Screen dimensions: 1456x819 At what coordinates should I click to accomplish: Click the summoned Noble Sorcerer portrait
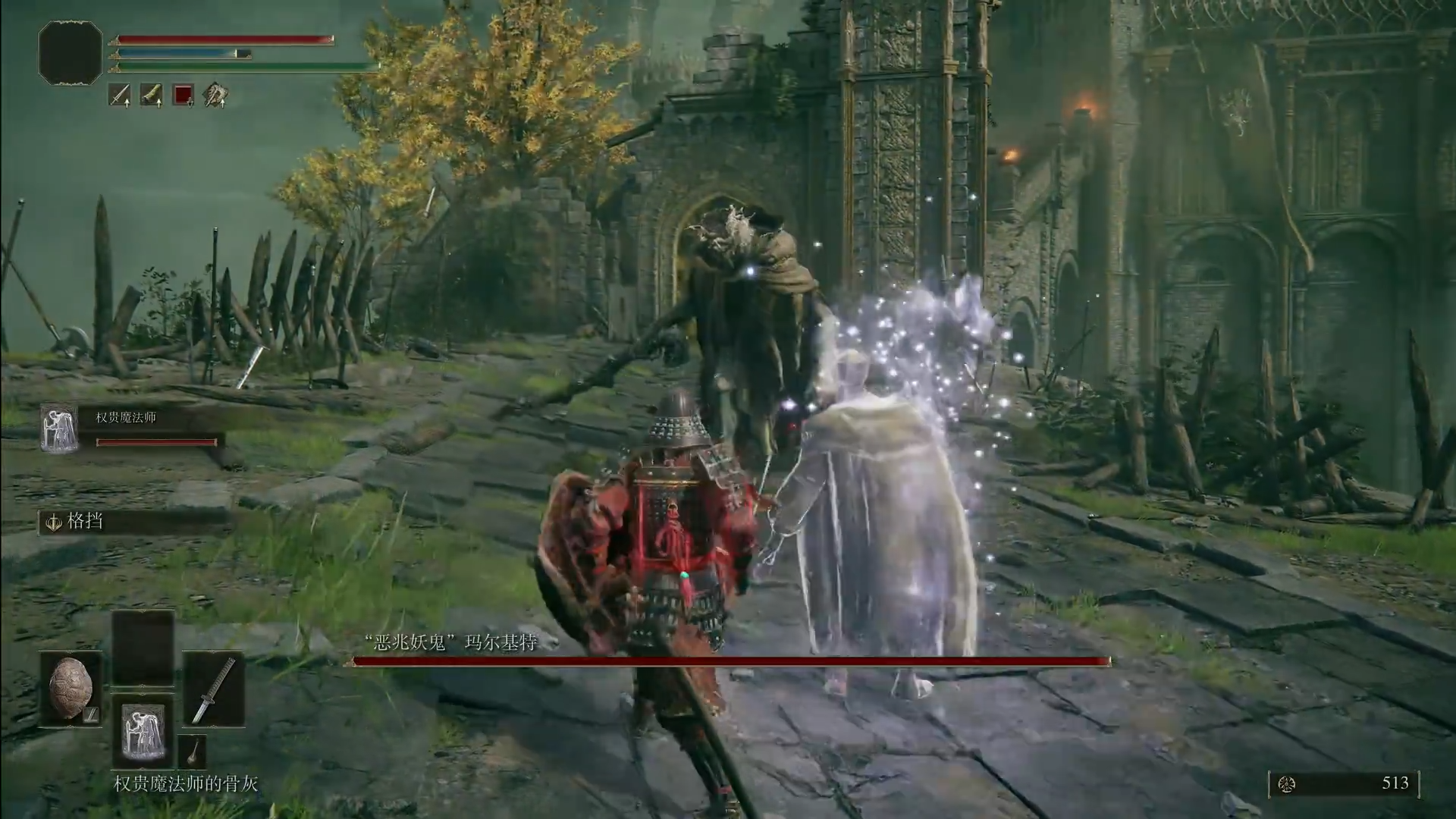59,429
